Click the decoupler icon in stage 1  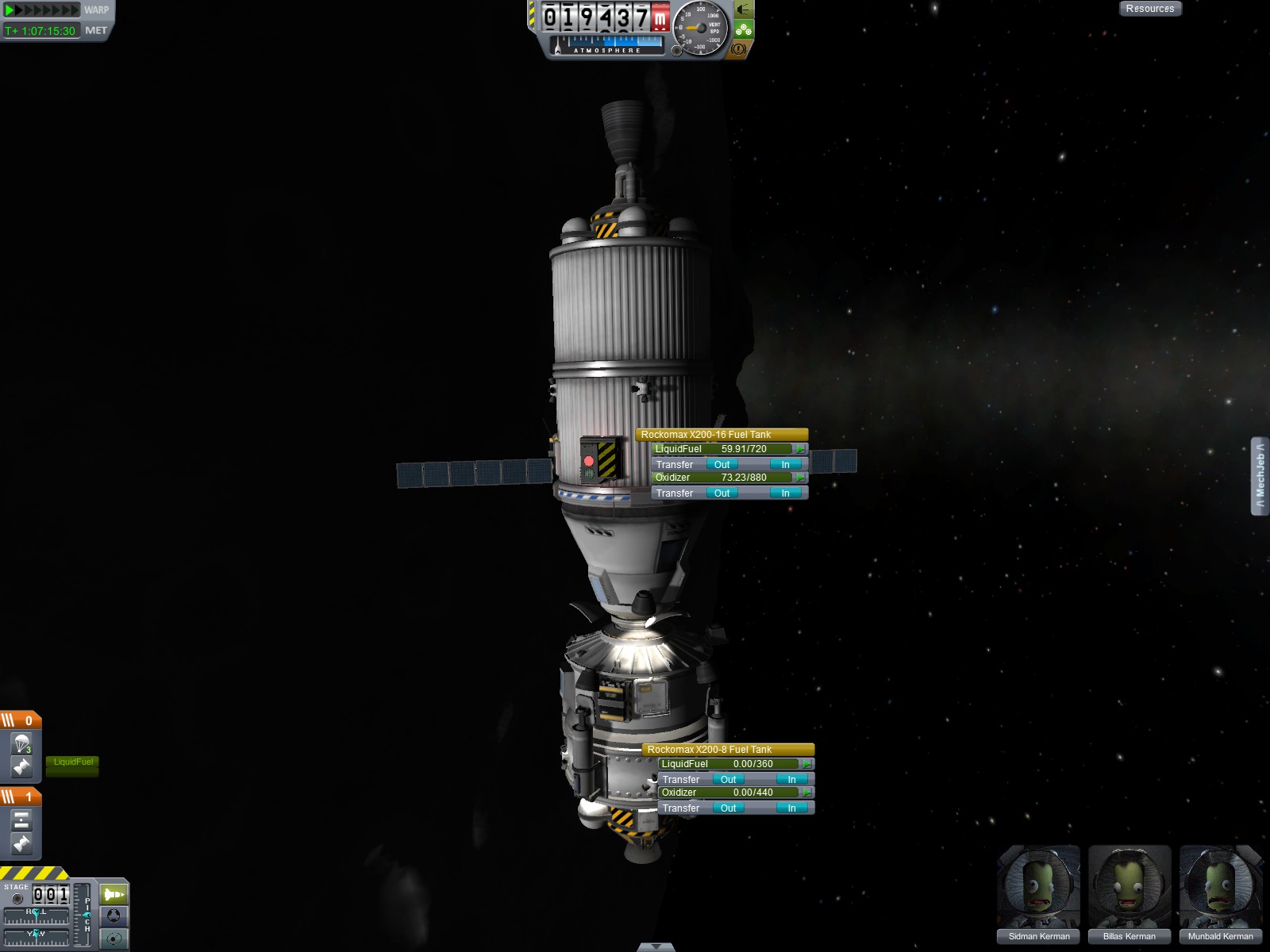[x=22, y=819]
